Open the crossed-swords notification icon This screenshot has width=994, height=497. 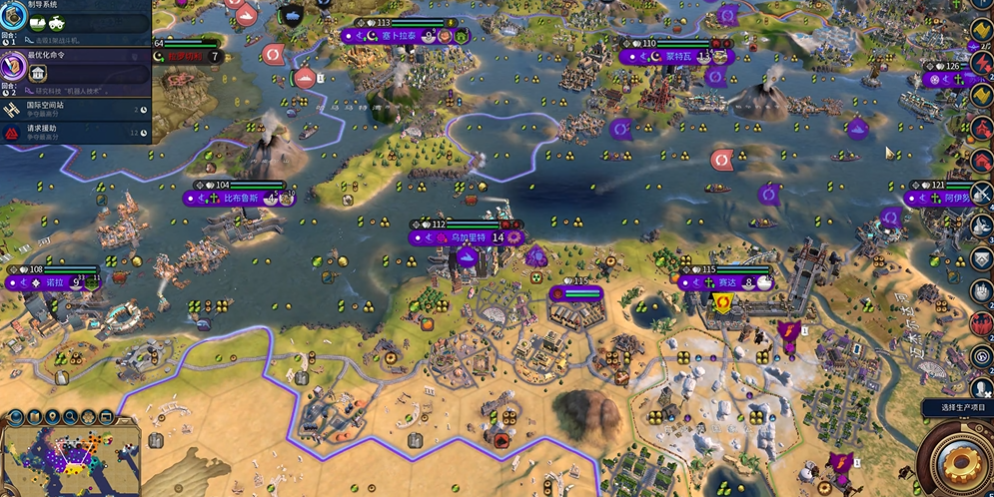coord(981,194)
